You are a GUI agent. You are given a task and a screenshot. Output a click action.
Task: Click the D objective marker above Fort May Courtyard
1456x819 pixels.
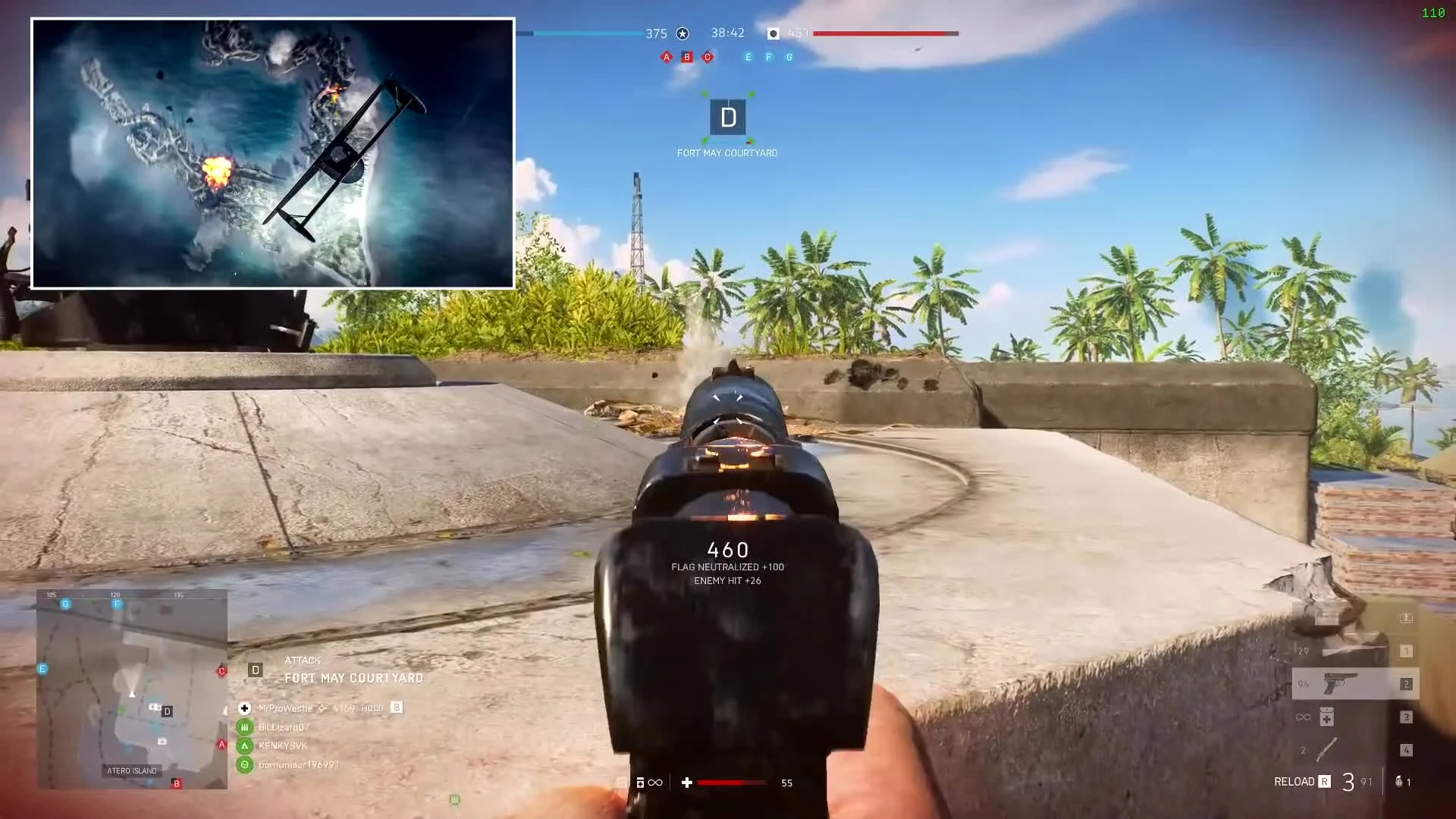pyautogui.click(x=727, y=118)
